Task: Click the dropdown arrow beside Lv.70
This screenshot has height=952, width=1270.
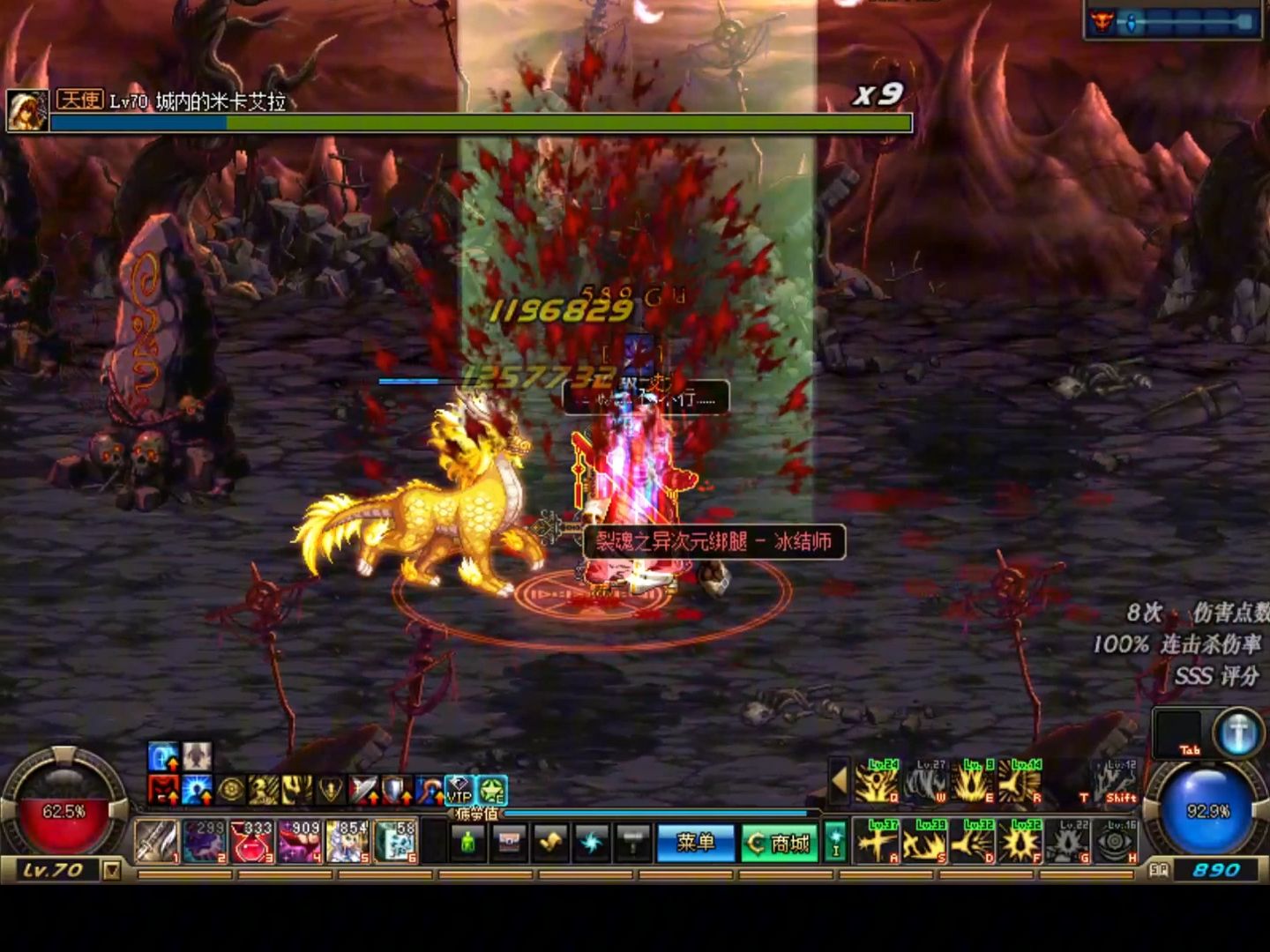Action: [111, 871]
